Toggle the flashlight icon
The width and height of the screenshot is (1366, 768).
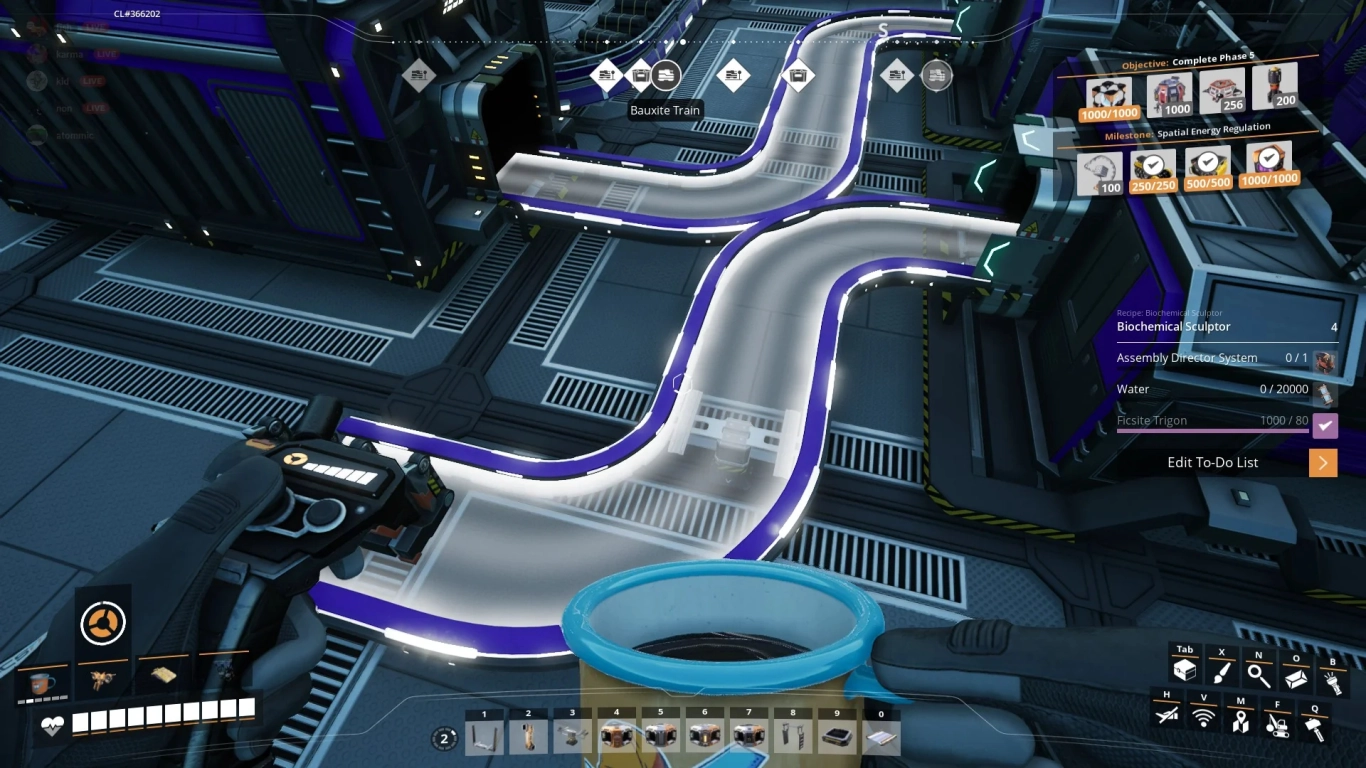point(1334,678)
